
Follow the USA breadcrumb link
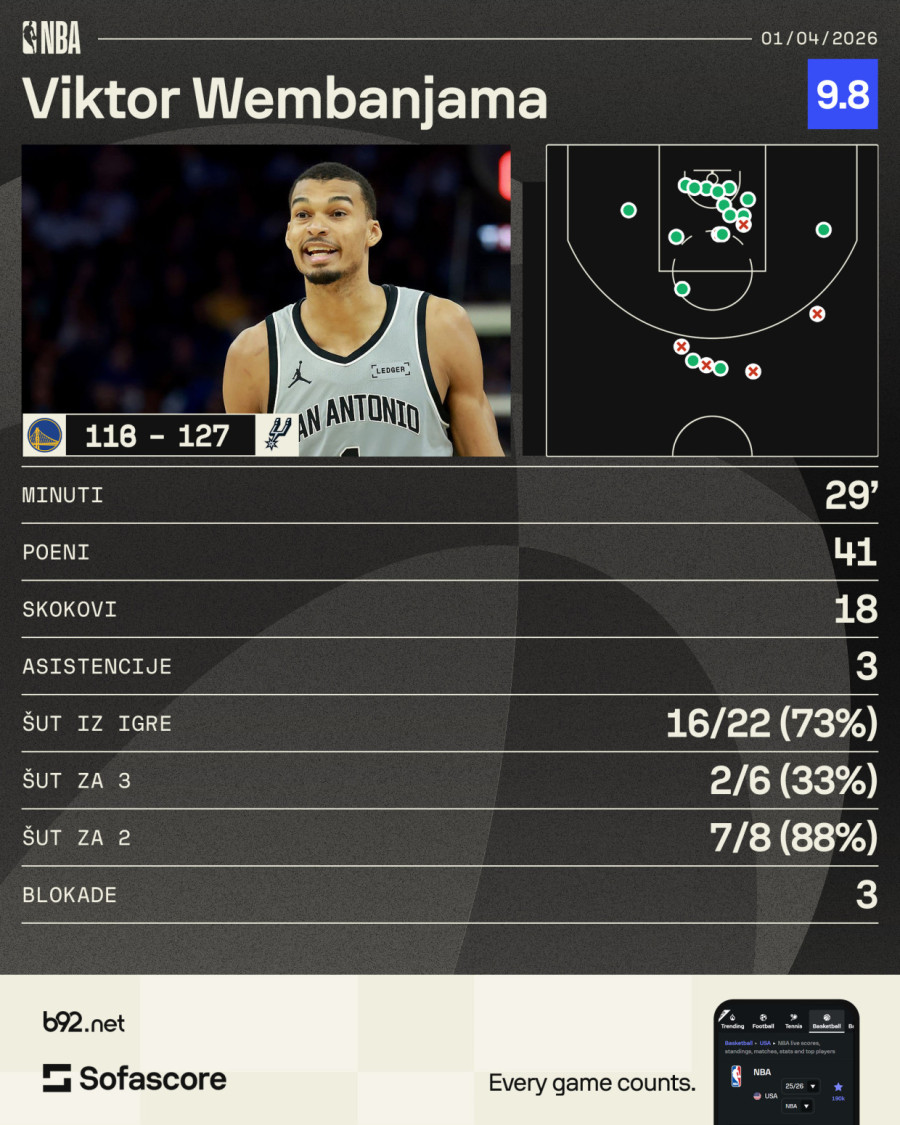tap(765, 1043)
